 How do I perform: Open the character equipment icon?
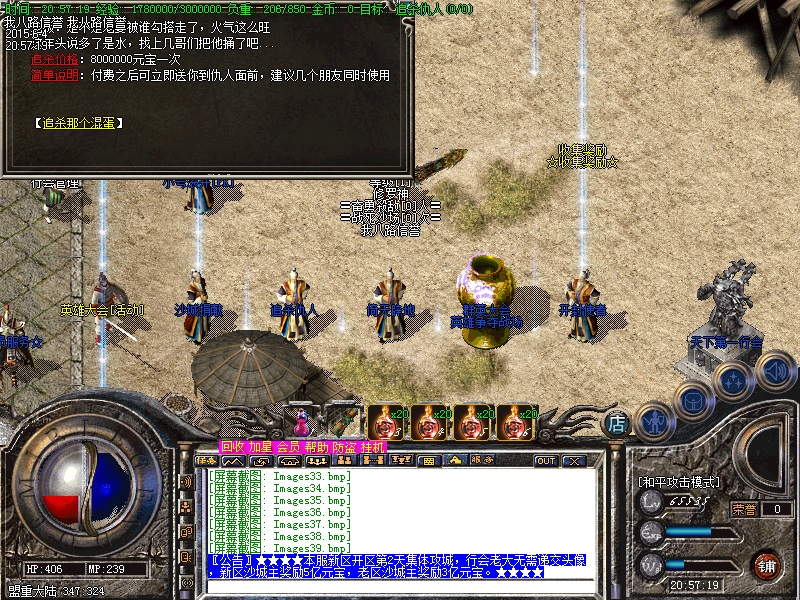pos(653,421)
